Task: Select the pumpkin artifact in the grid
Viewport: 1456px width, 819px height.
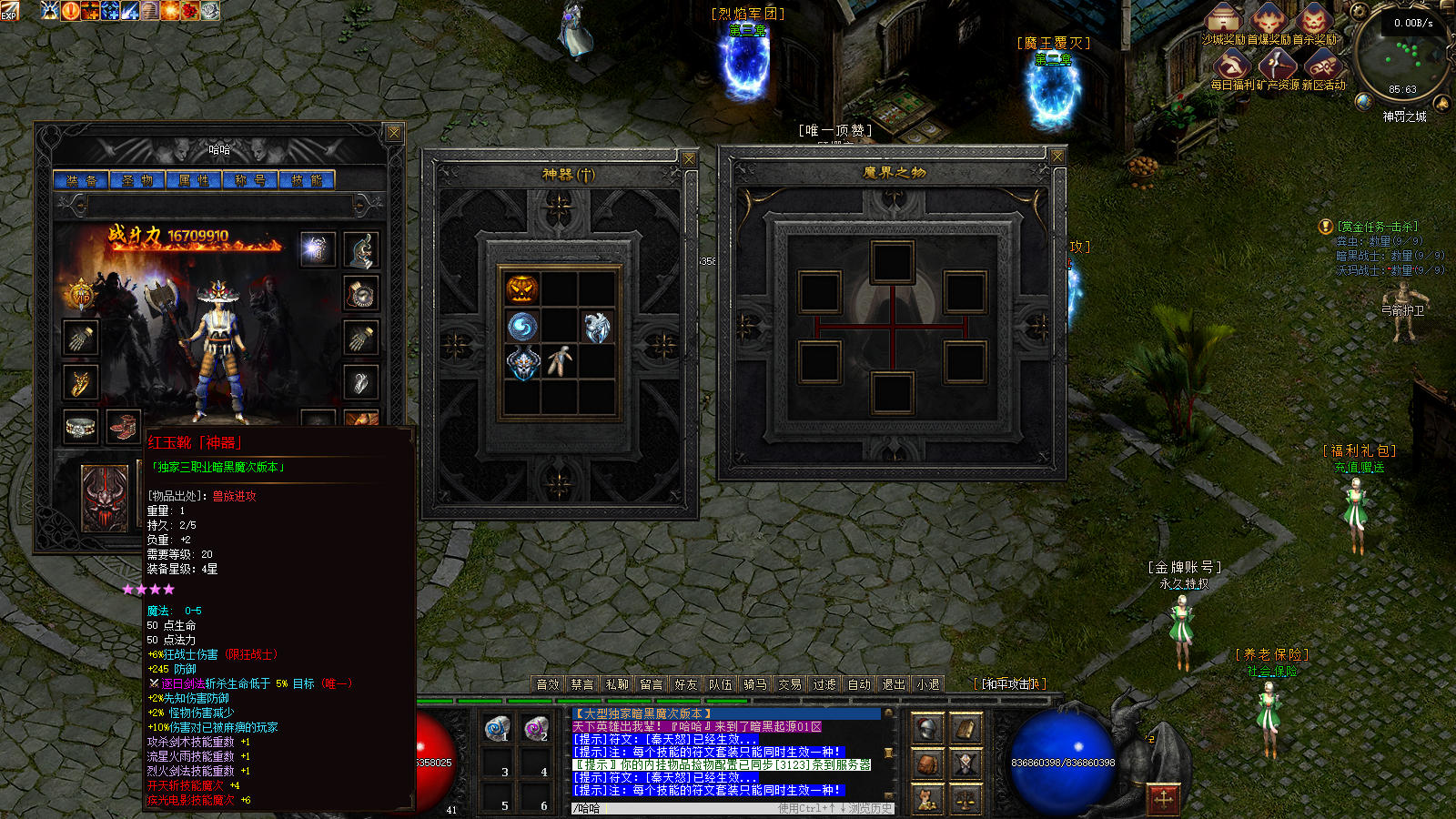Action: [522, 289]
